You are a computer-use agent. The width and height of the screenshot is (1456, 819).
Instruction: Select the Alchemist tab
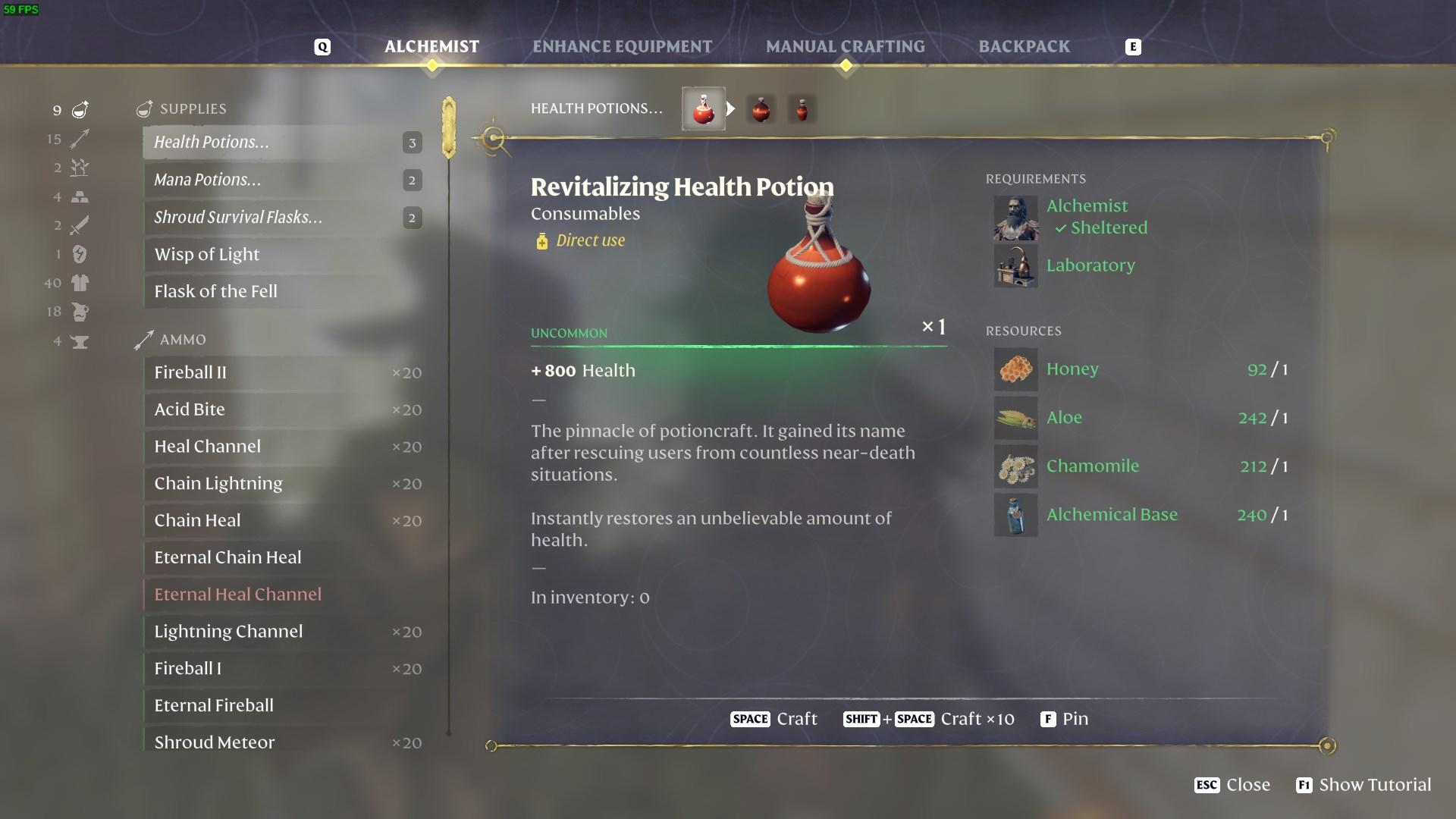coord(431,47)
